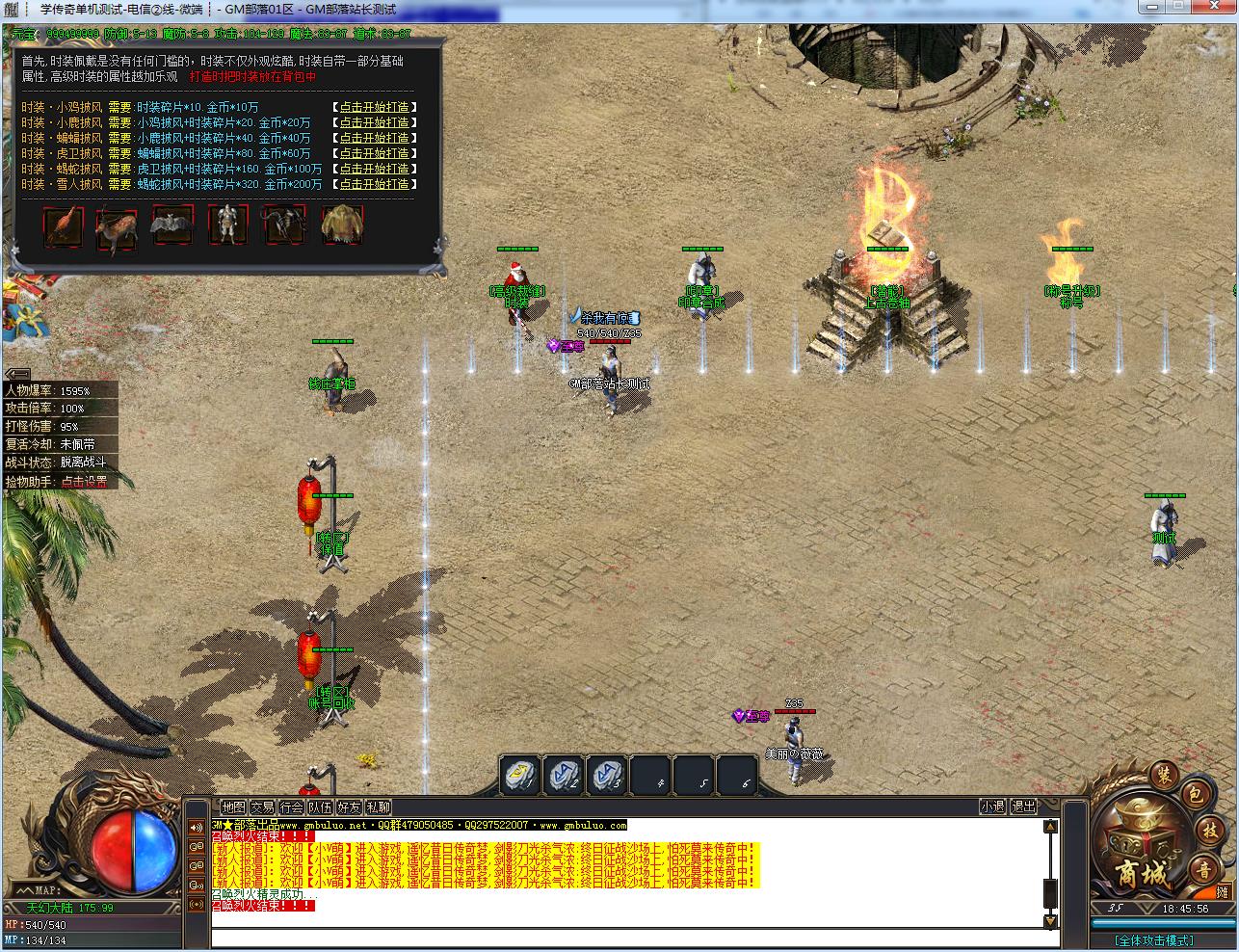
Task: Open the 好友 friends list
Action: (349, 807)
